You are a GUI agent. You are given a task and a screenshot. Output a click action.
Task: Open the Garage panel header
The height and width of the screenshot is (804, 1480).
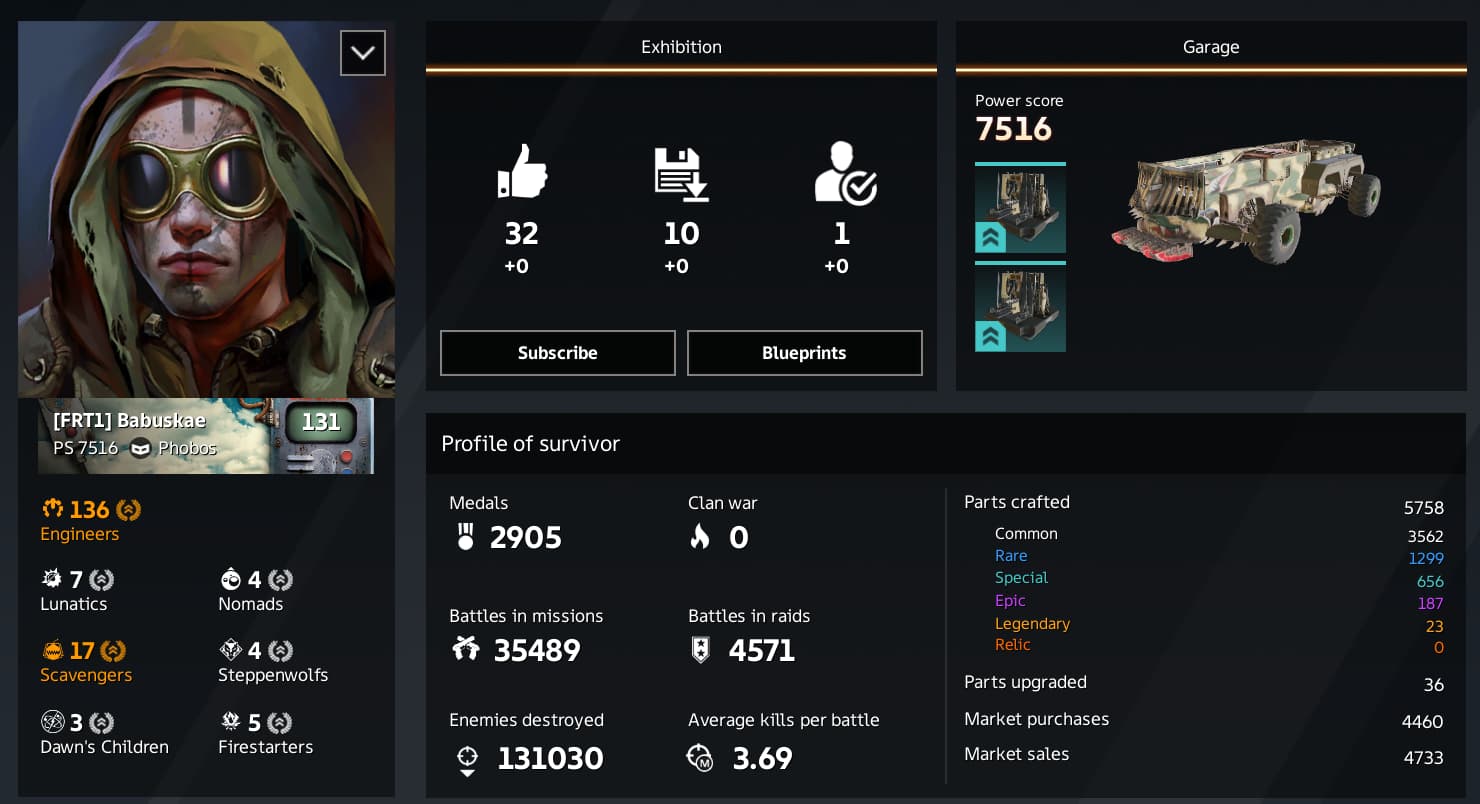(x=1210, y=47)
